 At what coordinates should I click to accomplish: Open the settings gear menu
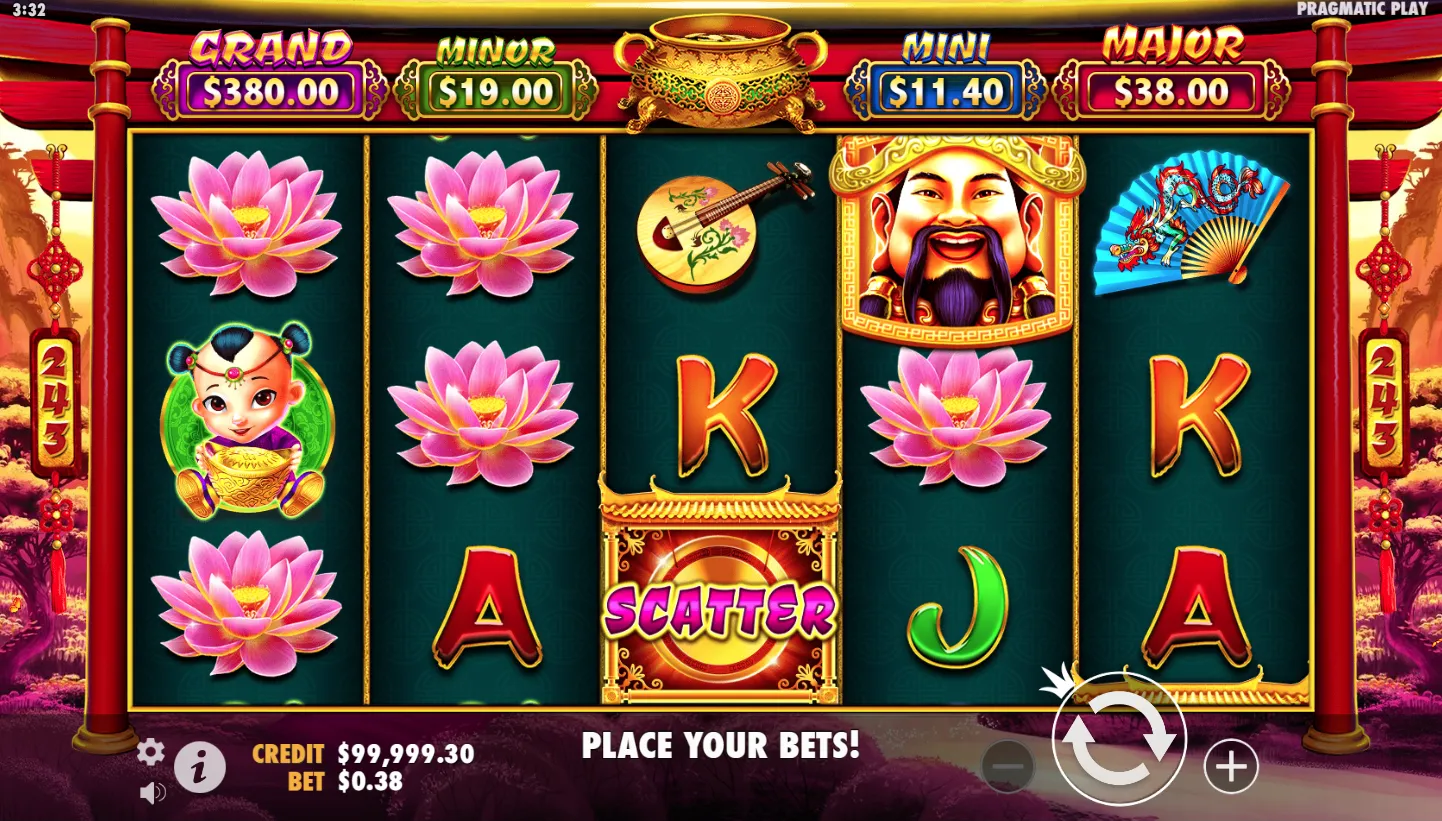pyautogui.click(x=150, y=752)
